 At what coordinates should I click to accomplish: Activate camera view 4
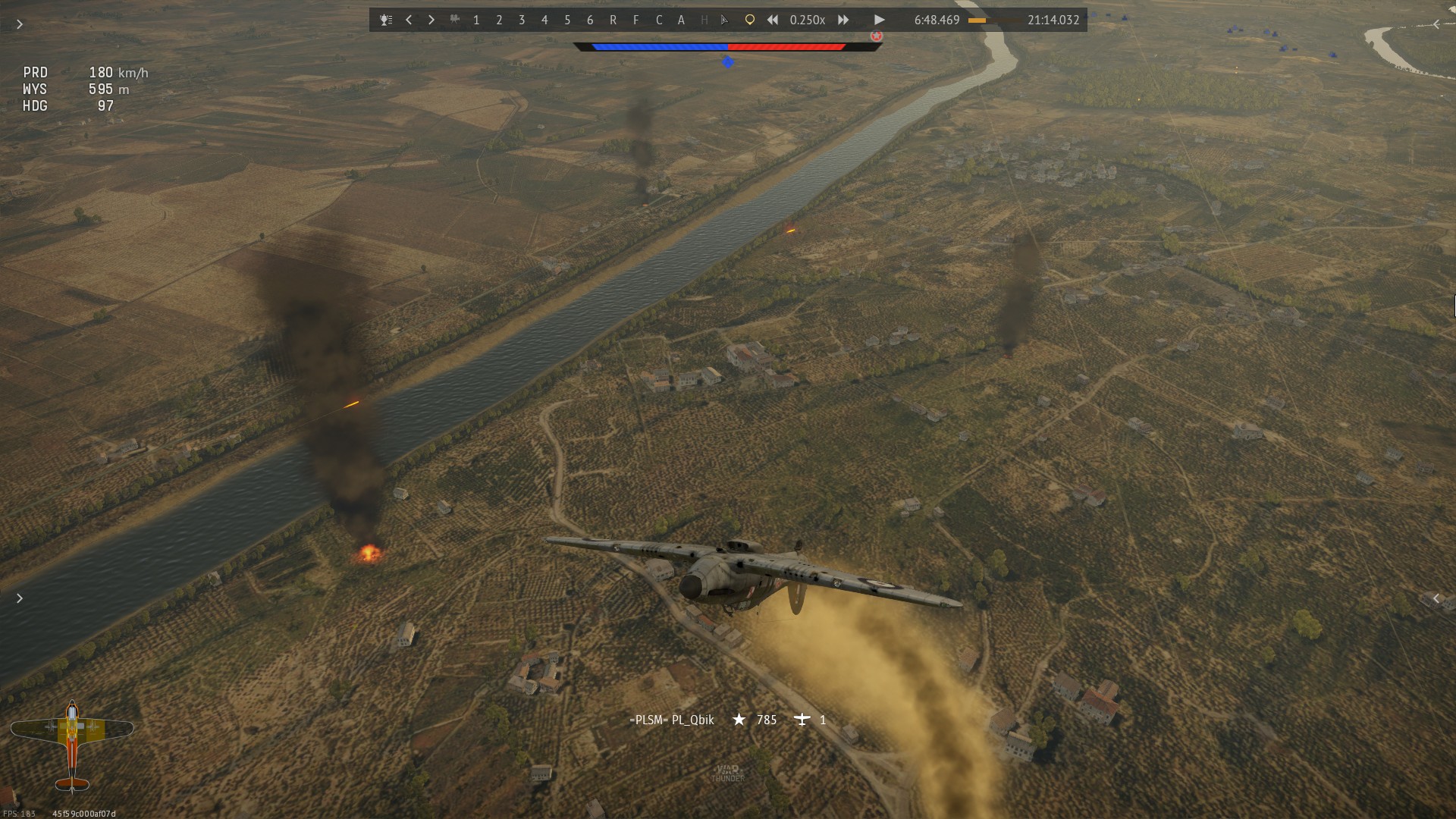544,20
